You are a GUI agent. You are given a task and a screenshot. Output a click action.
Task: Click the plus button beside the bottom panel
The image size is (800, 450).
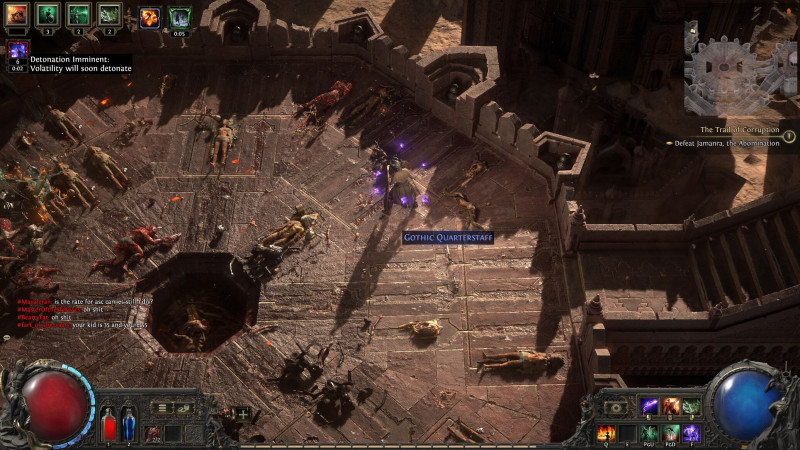click(x=242, y=412)
